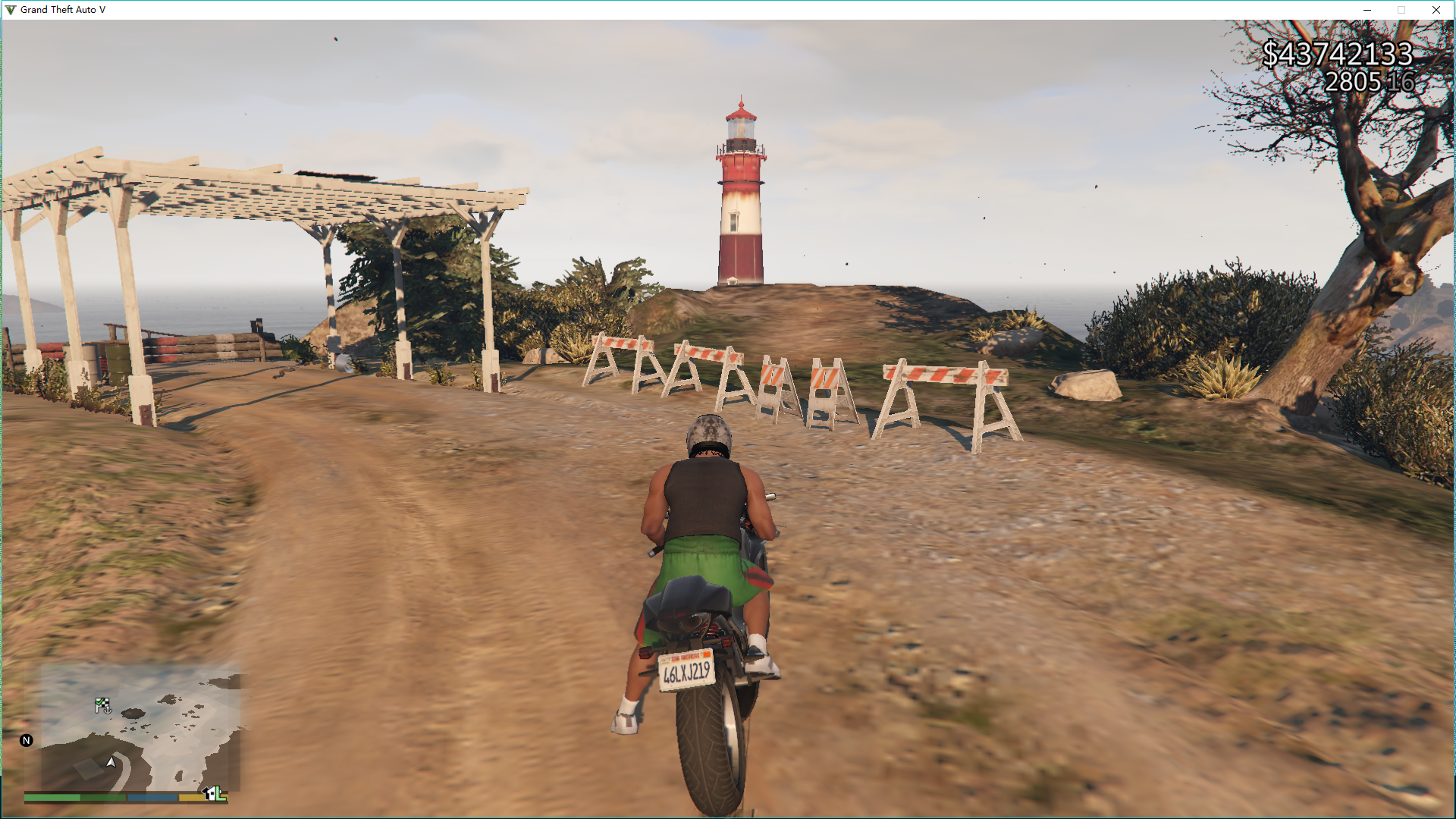1456x819 pixels.
Task: Minimize the game window
Action: [x=1367, y=10]
